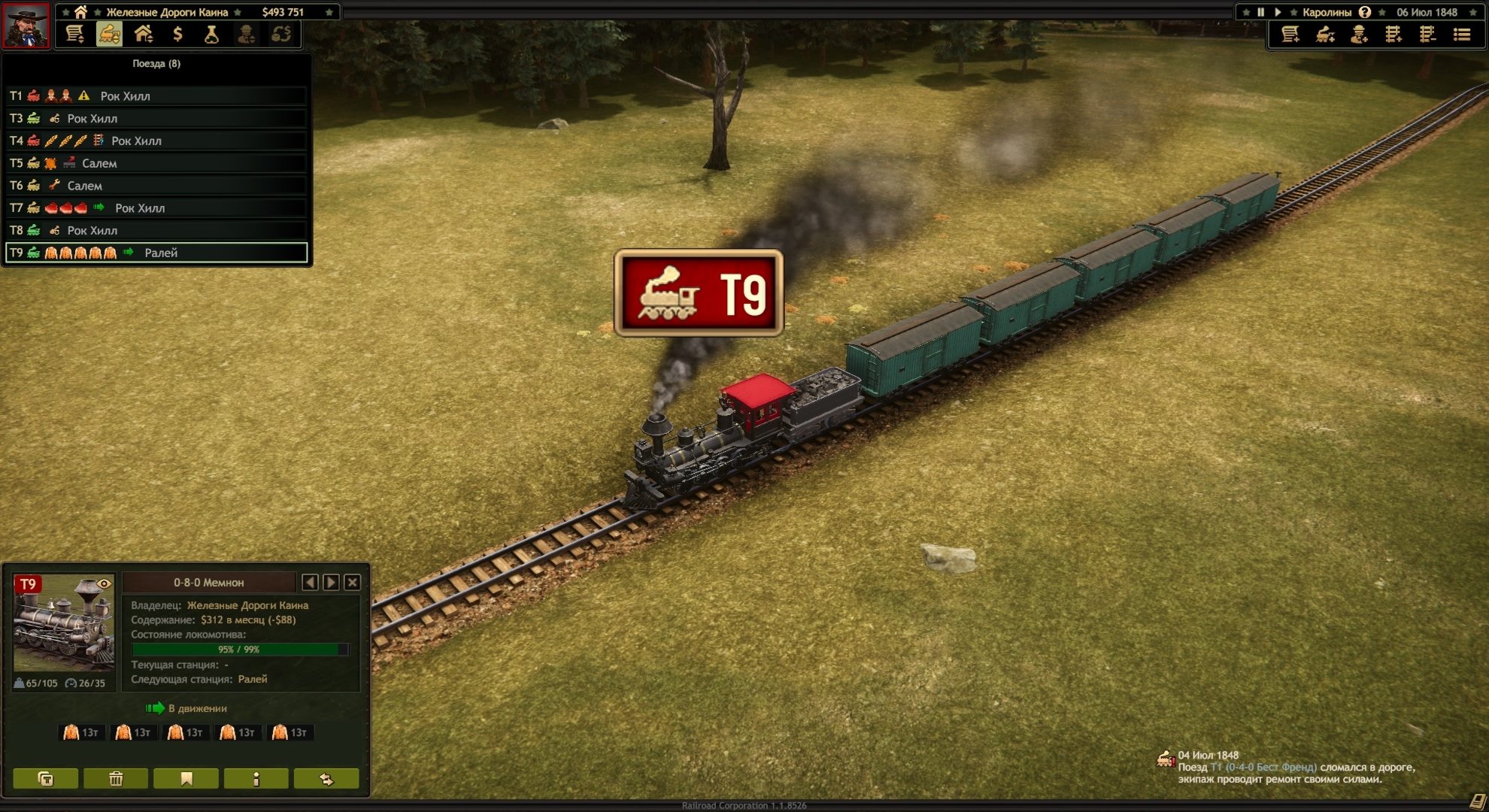Open the finances dollar sign panel
The image size is (1489, 812).
click(177, 35)
